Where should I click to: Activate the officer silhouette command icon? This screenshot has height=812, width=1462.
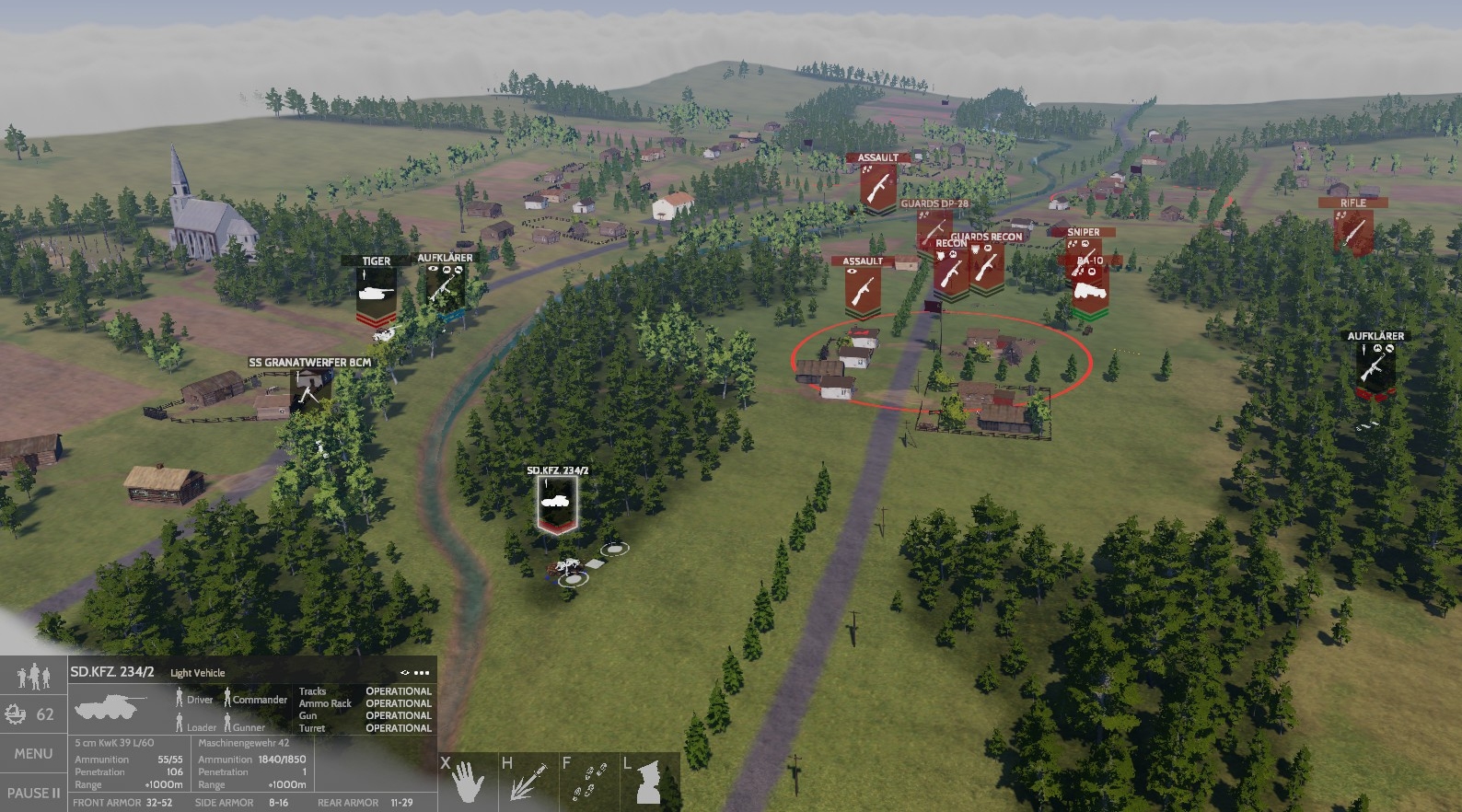[x=649, y=782]
